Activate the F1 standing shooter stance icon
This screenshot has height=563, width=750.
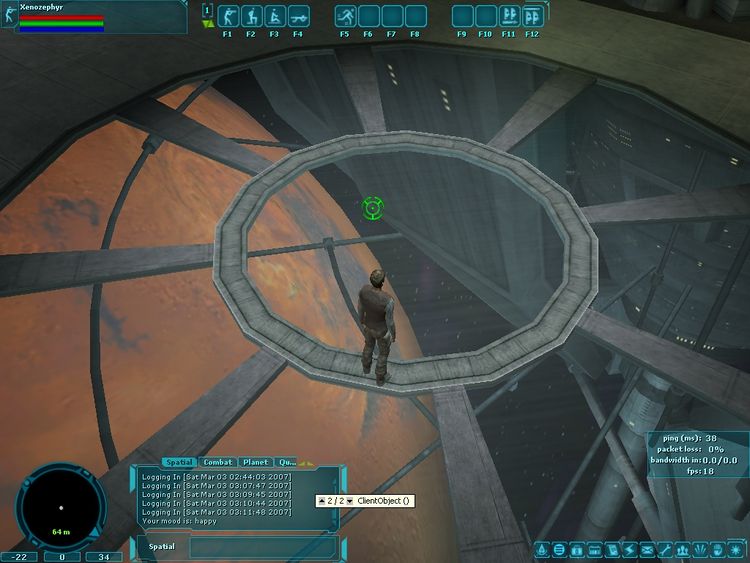(x=227, y=16)
